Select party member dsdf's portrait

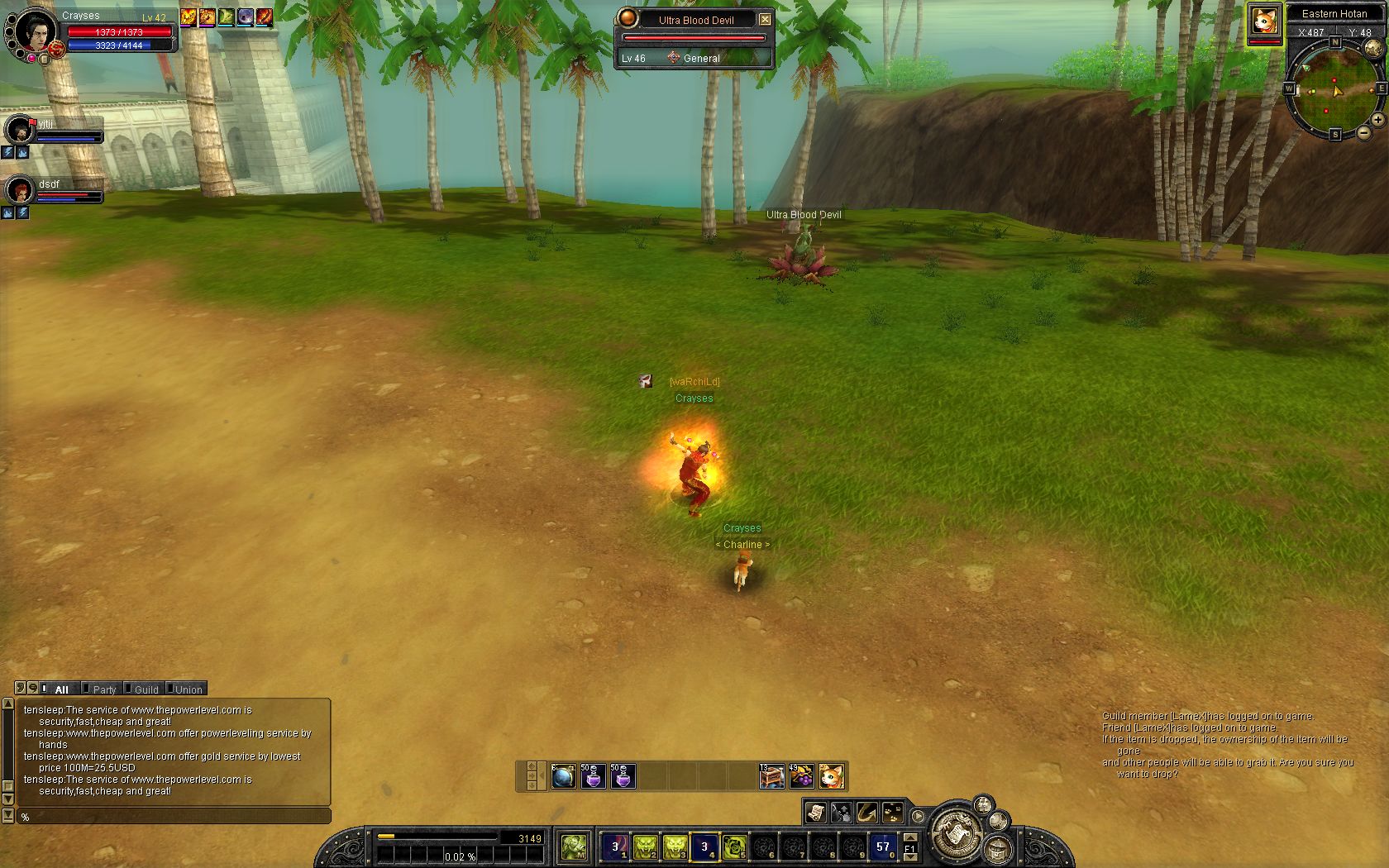point(18,191)
